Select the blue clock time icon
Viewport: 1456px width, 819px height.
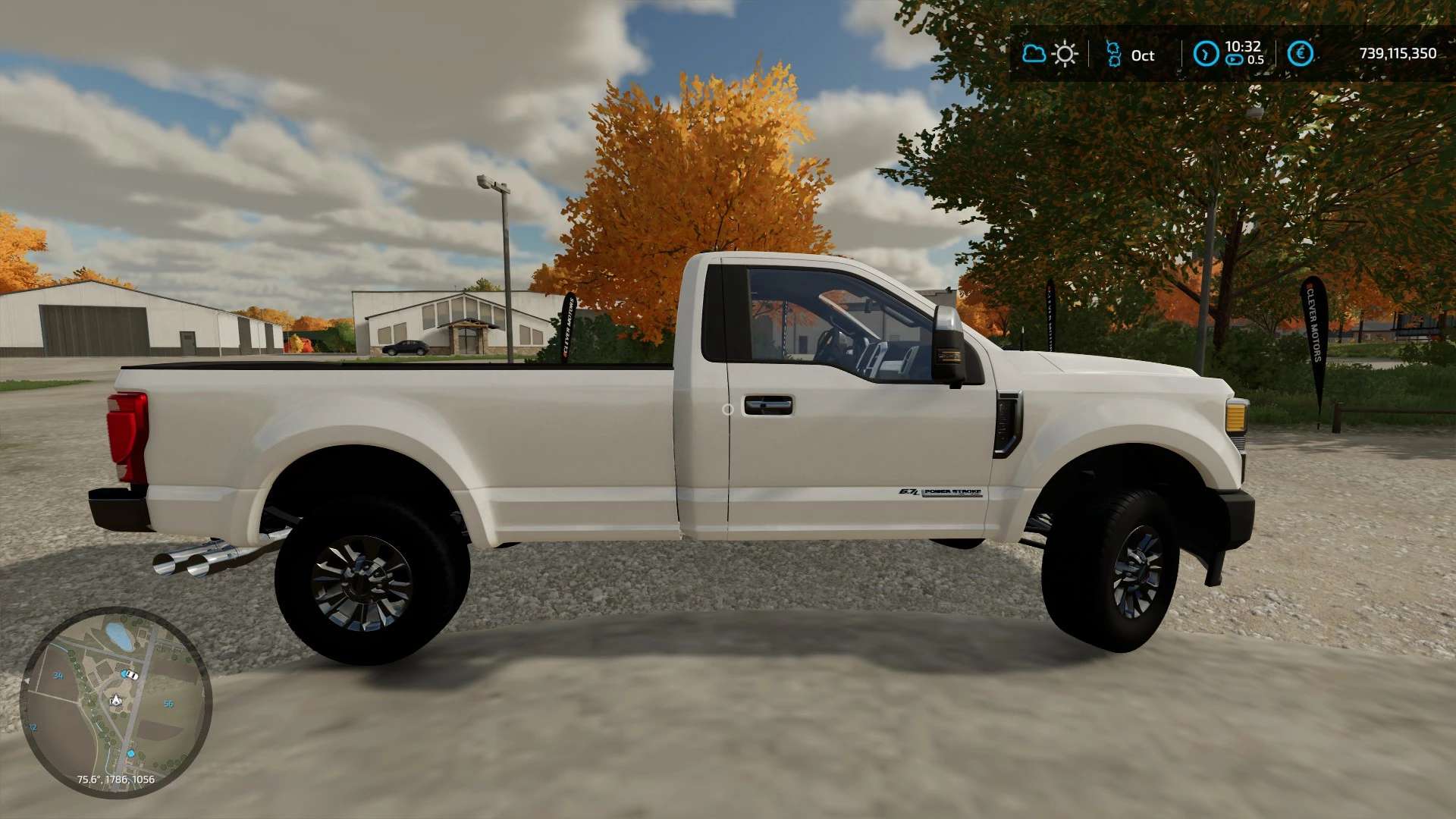[x=1206, y=54]
